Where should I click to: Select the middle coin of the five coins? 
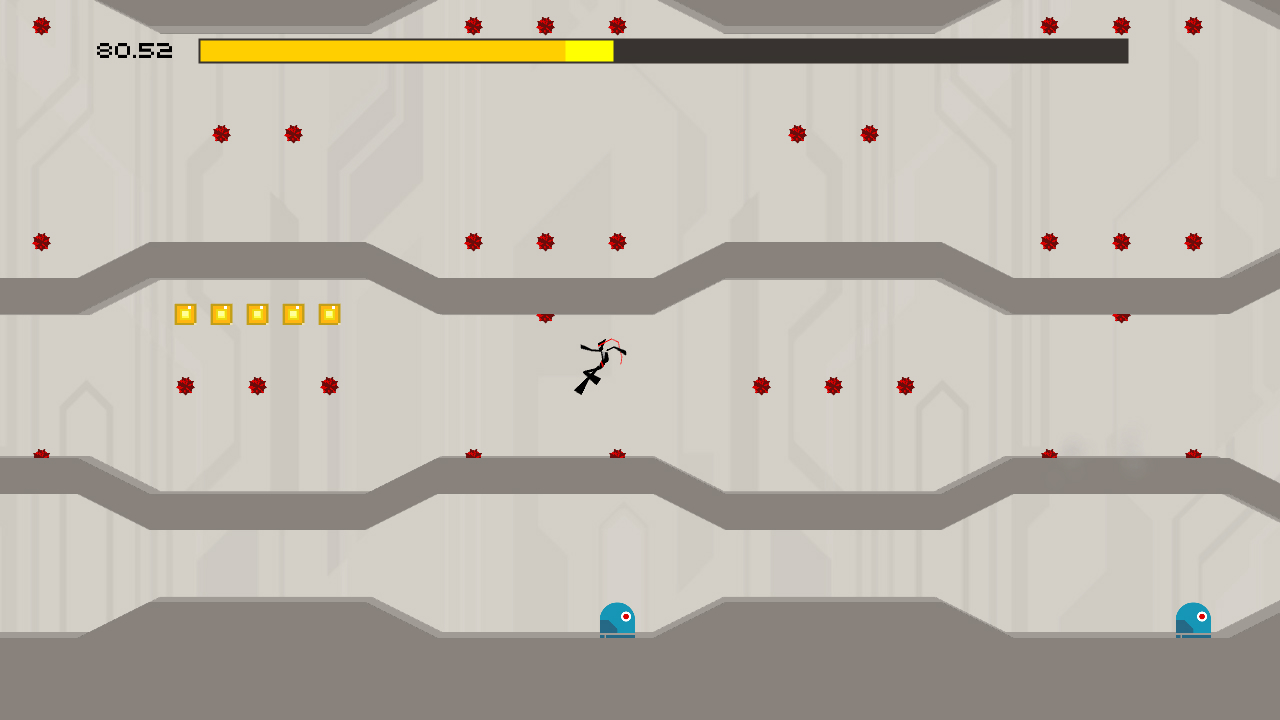[x=258, y=313]
